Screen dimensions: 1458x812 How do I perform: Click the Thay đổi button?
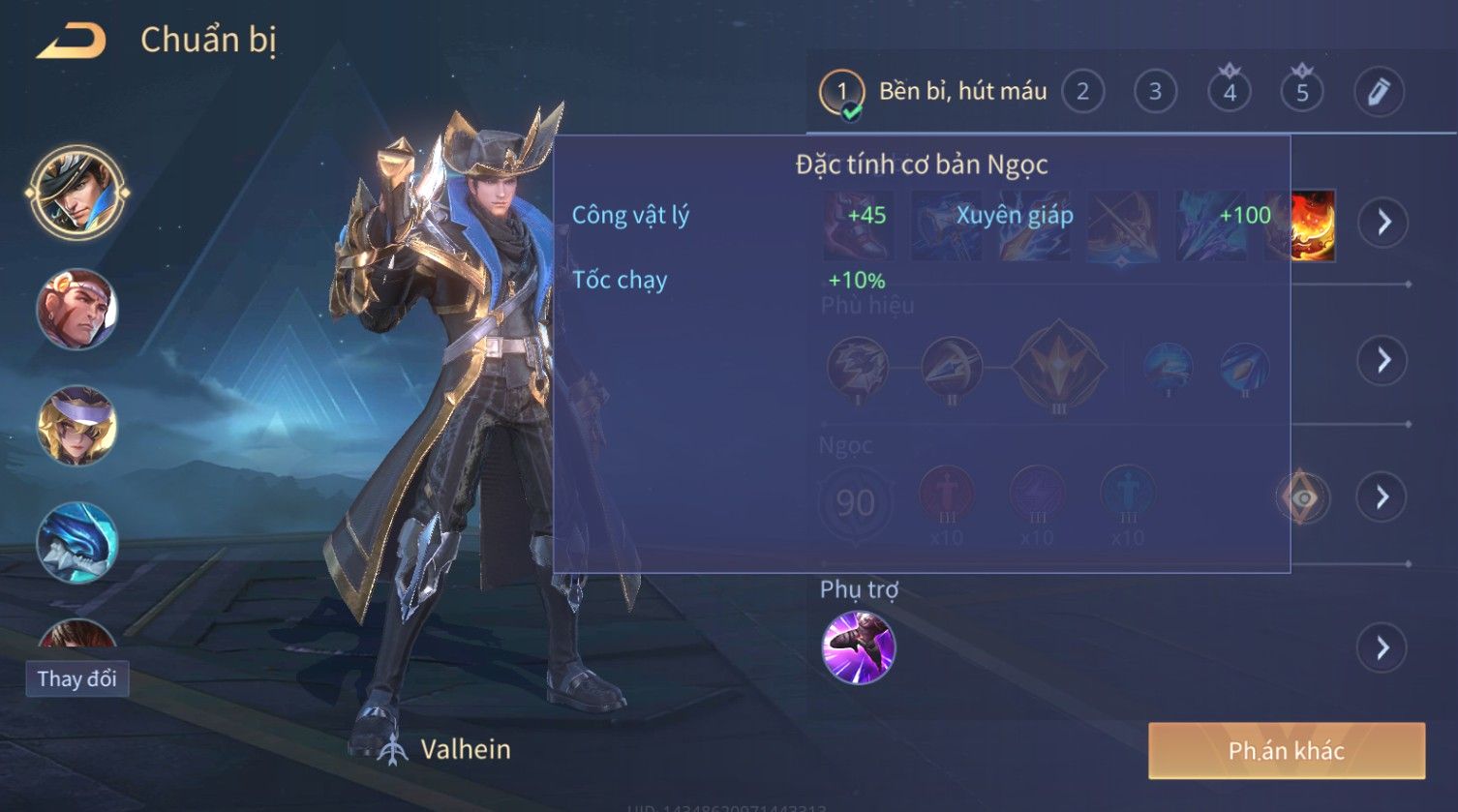(x=77, y=678)
